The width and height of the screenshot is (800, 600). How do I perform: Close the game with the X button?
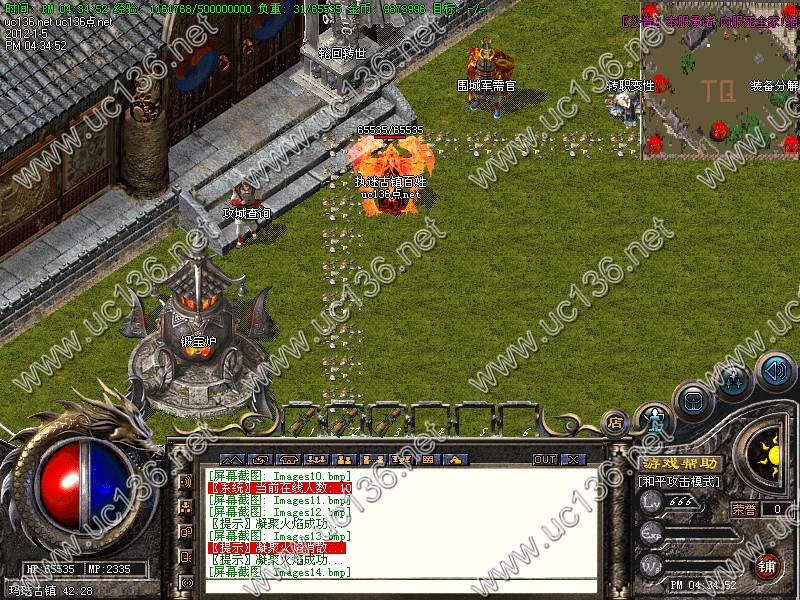[572, 460]
